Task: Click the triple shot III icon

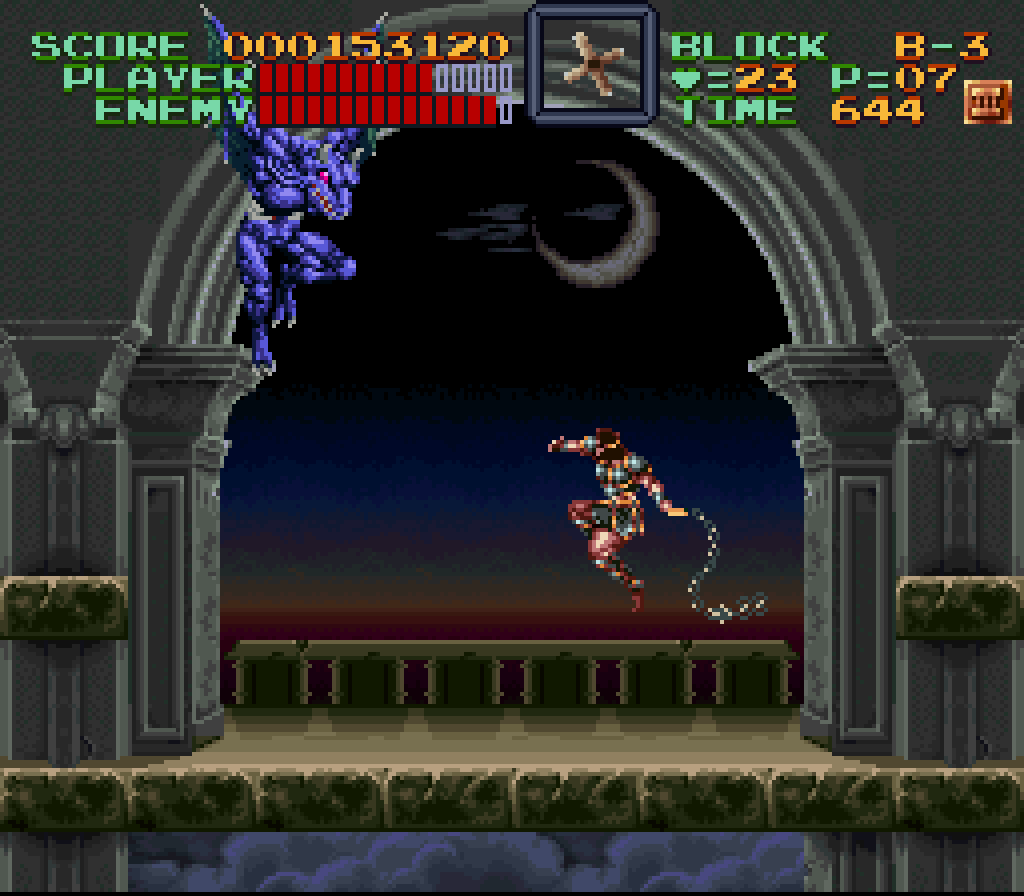Action: click(x=987, y=104)
